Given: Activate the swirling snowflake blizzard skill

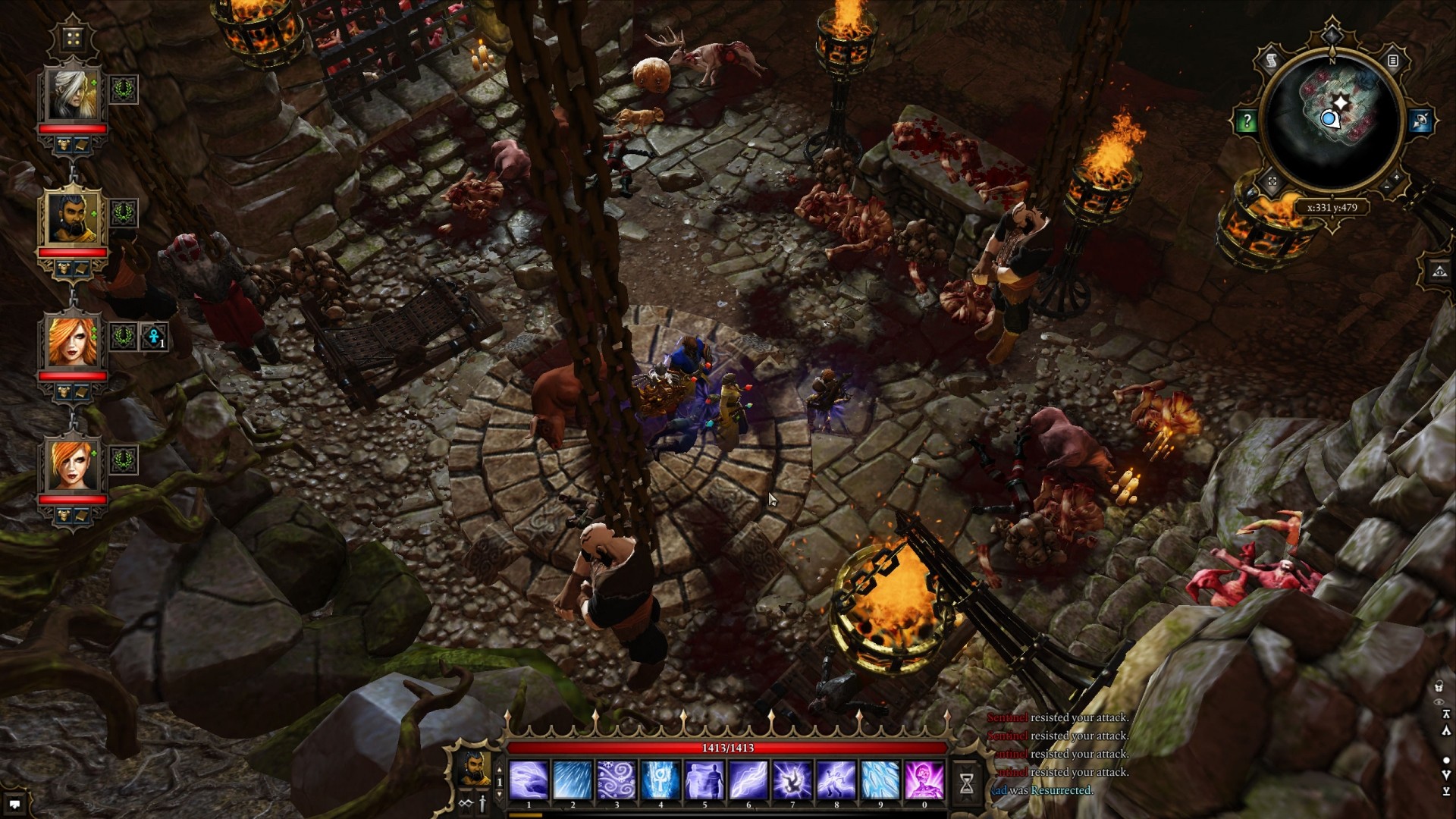Looking at the screenshot, I should click(617, 780).
